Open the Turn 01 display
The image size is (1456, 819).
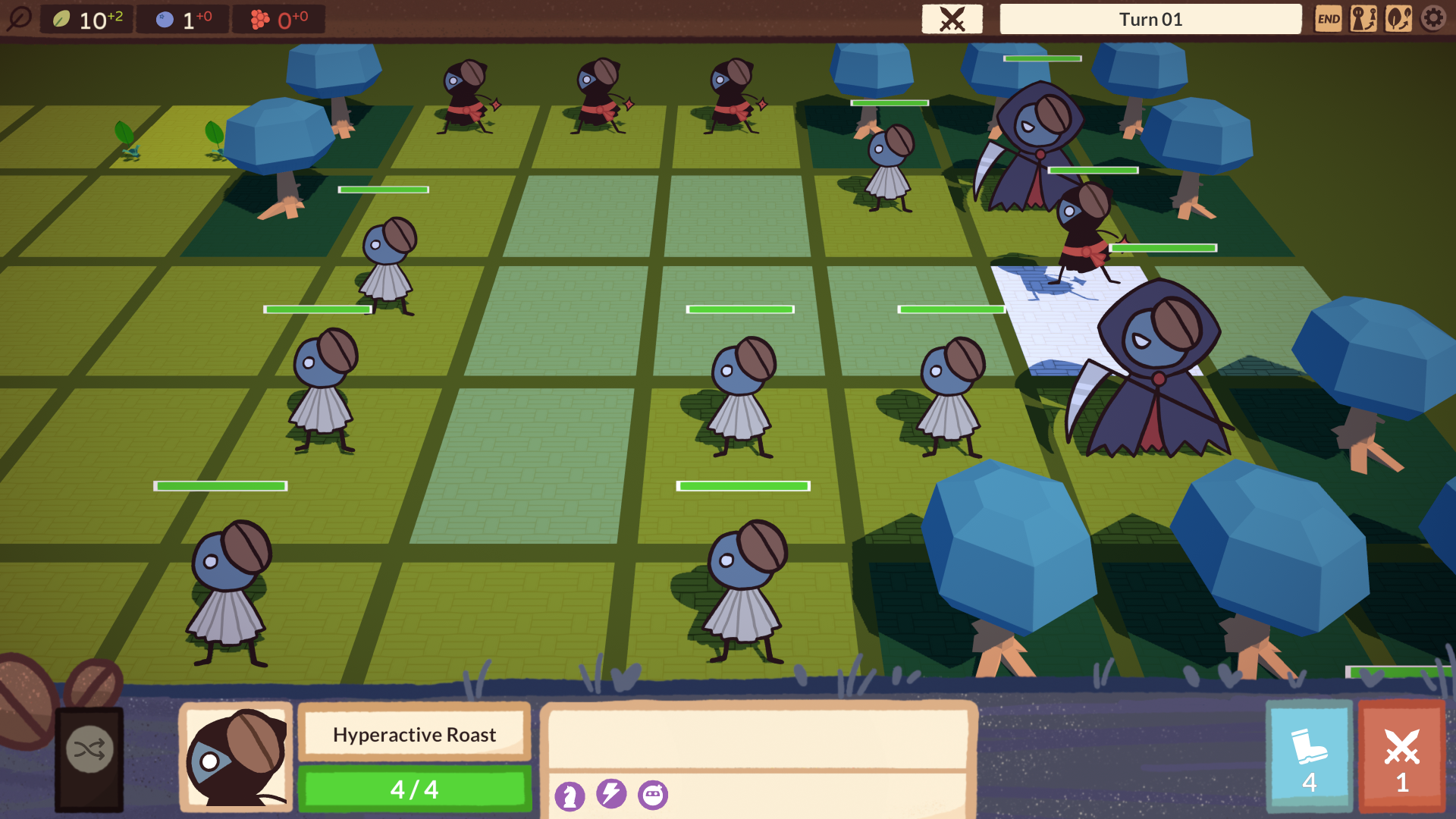(1152, 19)
